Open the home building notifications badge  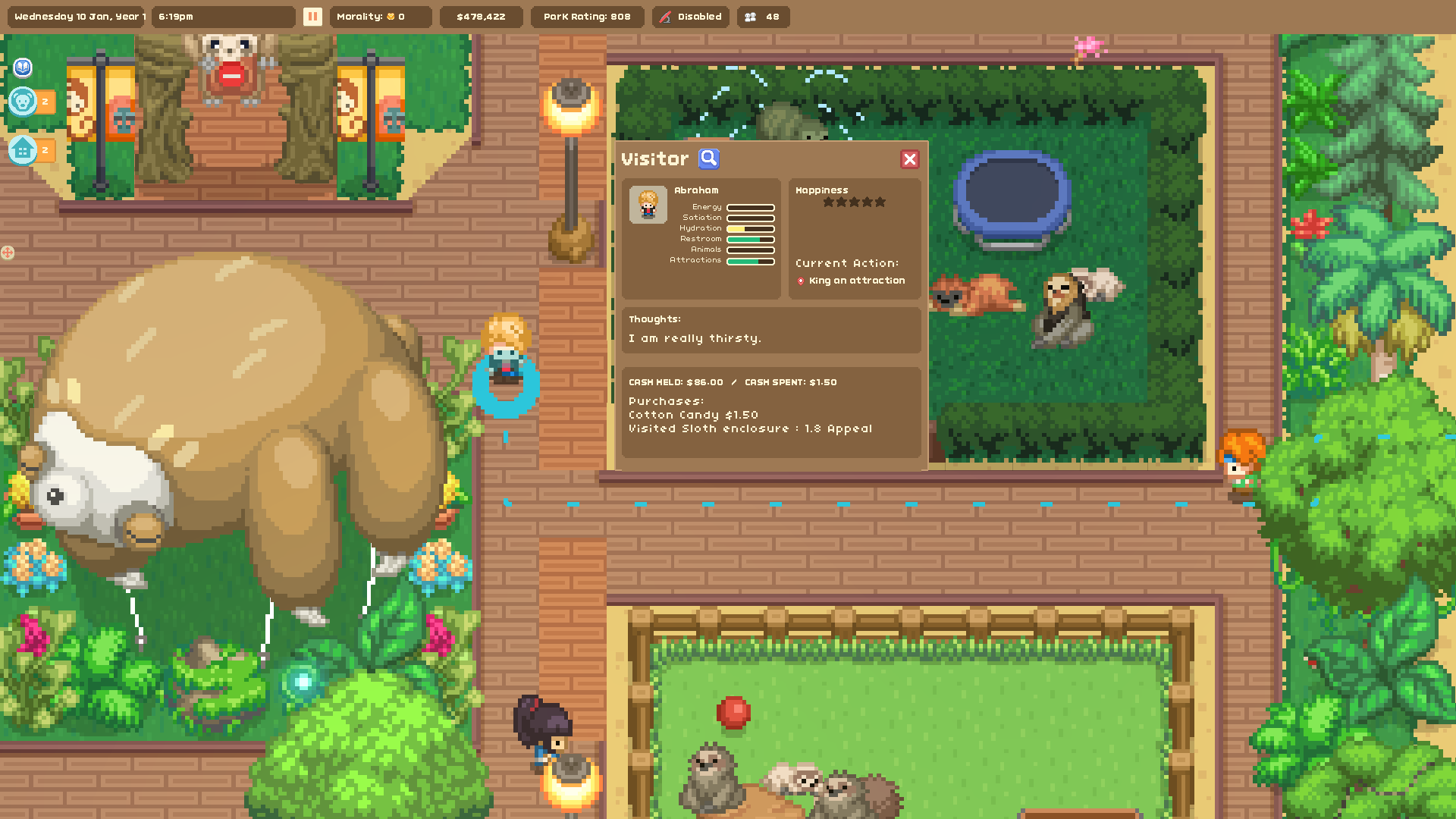[25, 150]
